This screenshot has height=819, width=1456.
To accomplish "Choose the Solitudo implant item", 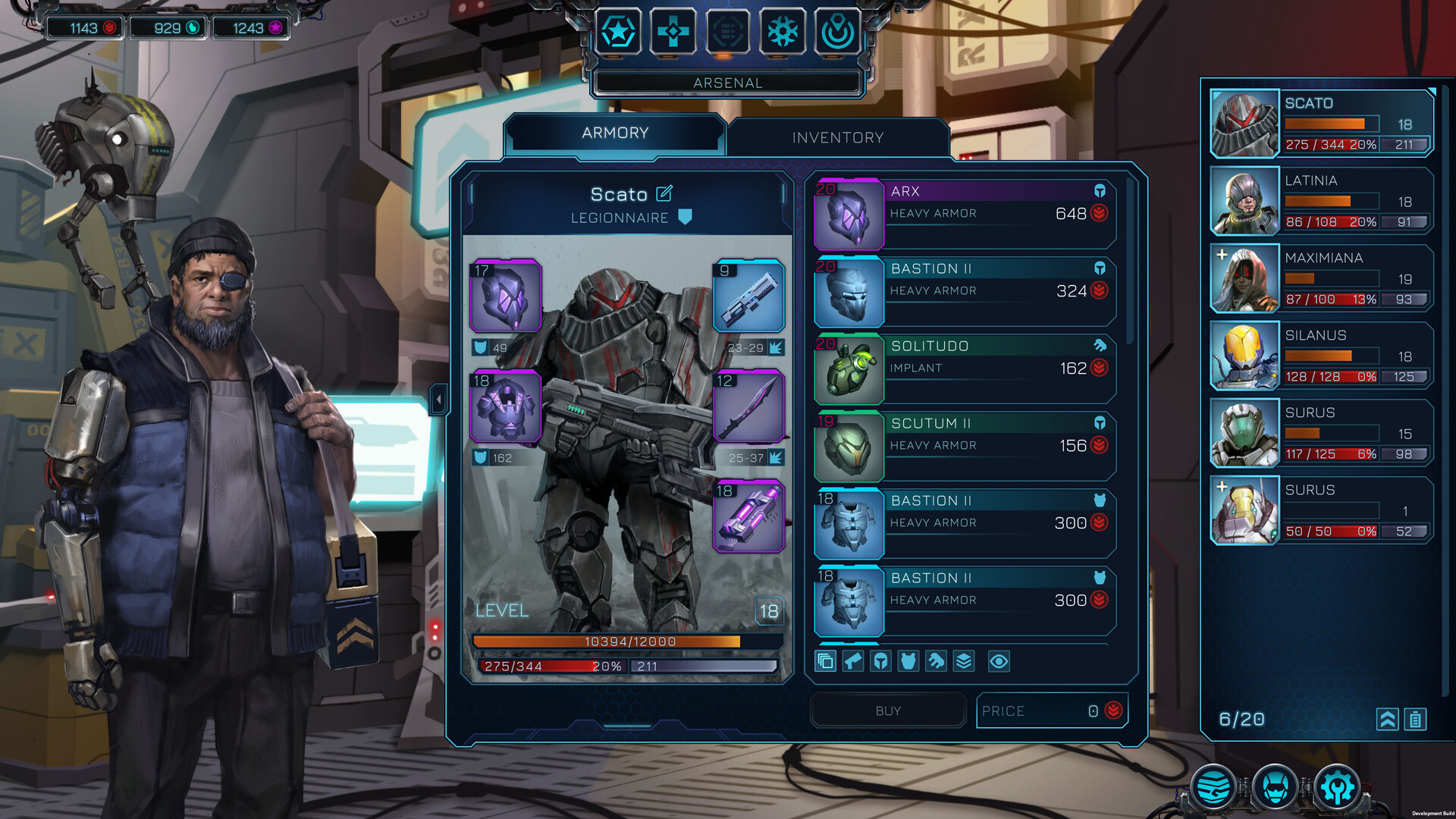I will pos(963,369).
